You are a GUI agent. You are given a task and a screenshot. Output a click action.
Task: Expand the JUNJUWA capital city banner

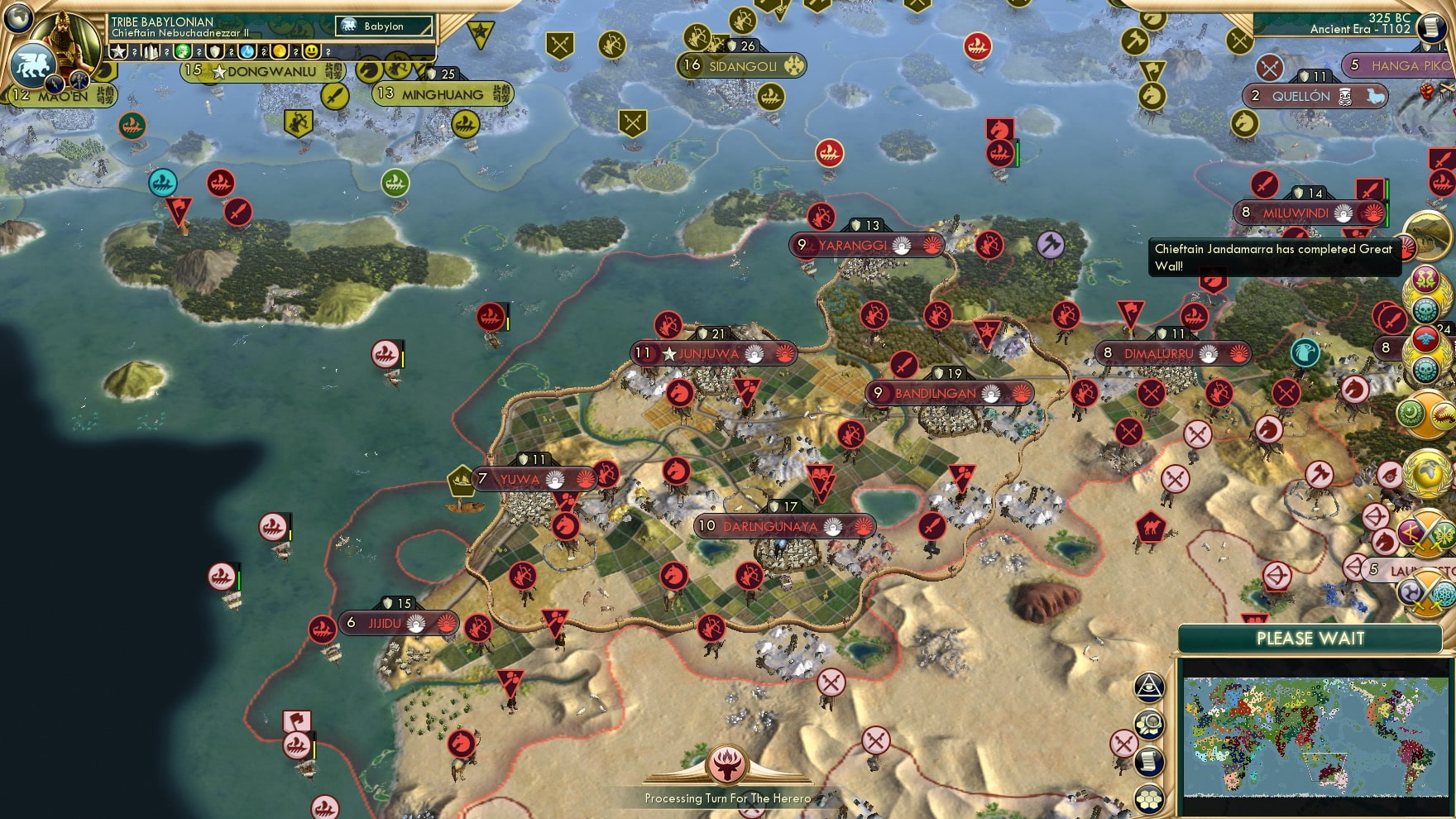click(x=716, y=352)
